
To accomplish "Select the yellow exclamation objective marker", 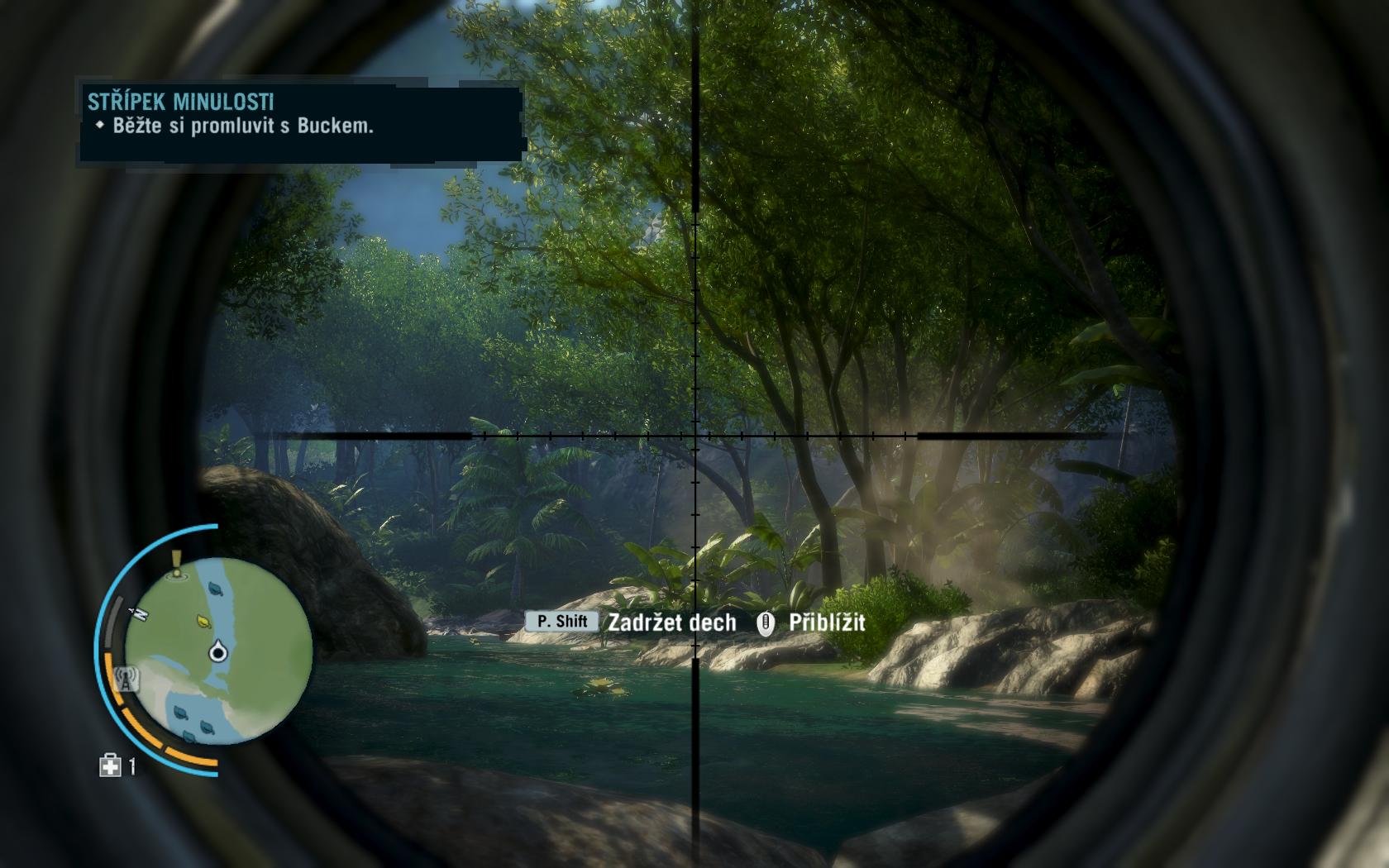I will 175,565.
